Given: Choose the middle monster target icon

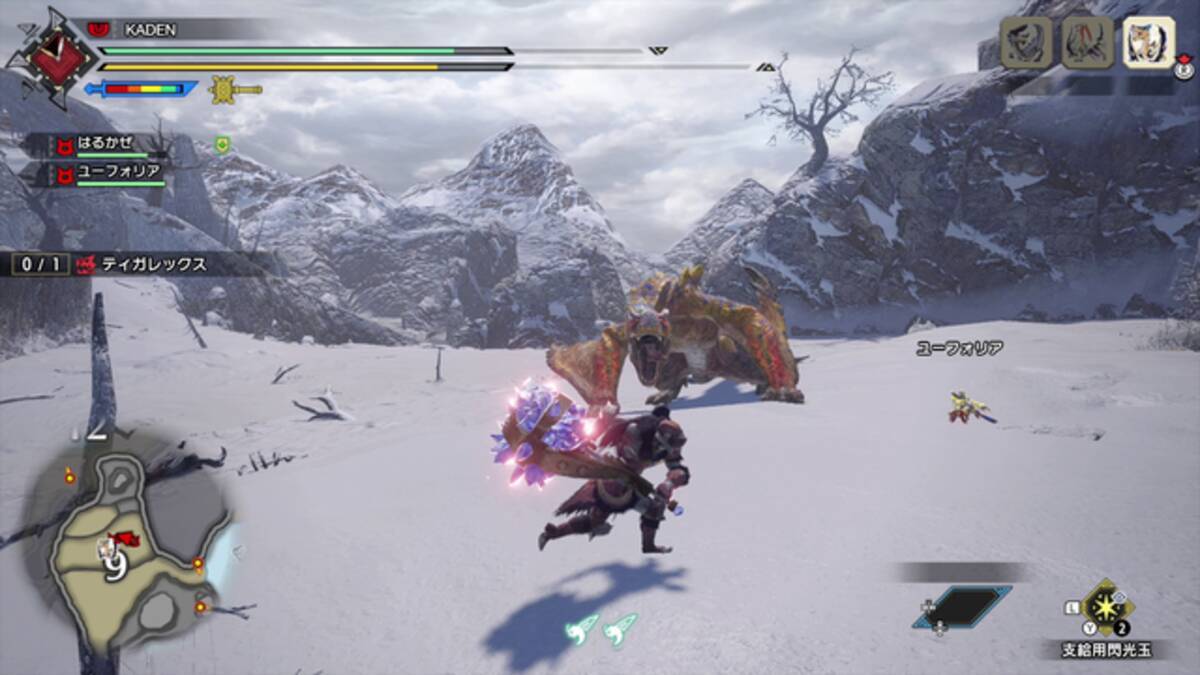Looking at the screenshot, I should 1087,43.
